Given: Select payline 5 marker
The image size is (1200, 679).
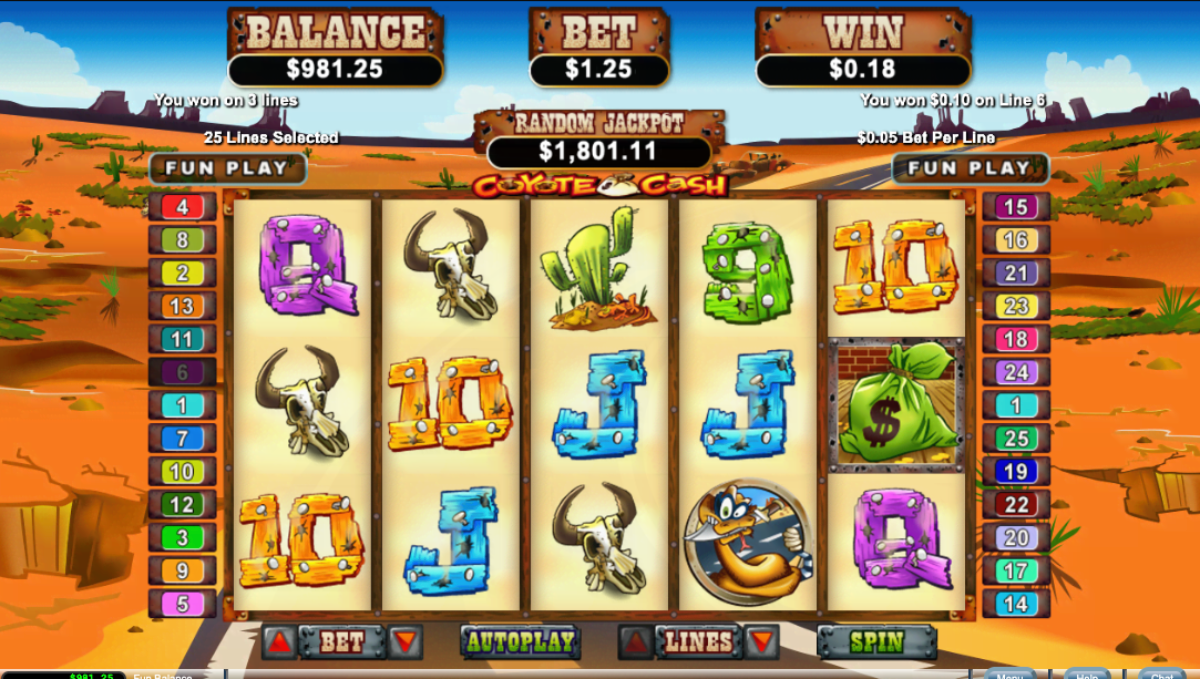Looking at the screenshot, I should pos(182,604).
